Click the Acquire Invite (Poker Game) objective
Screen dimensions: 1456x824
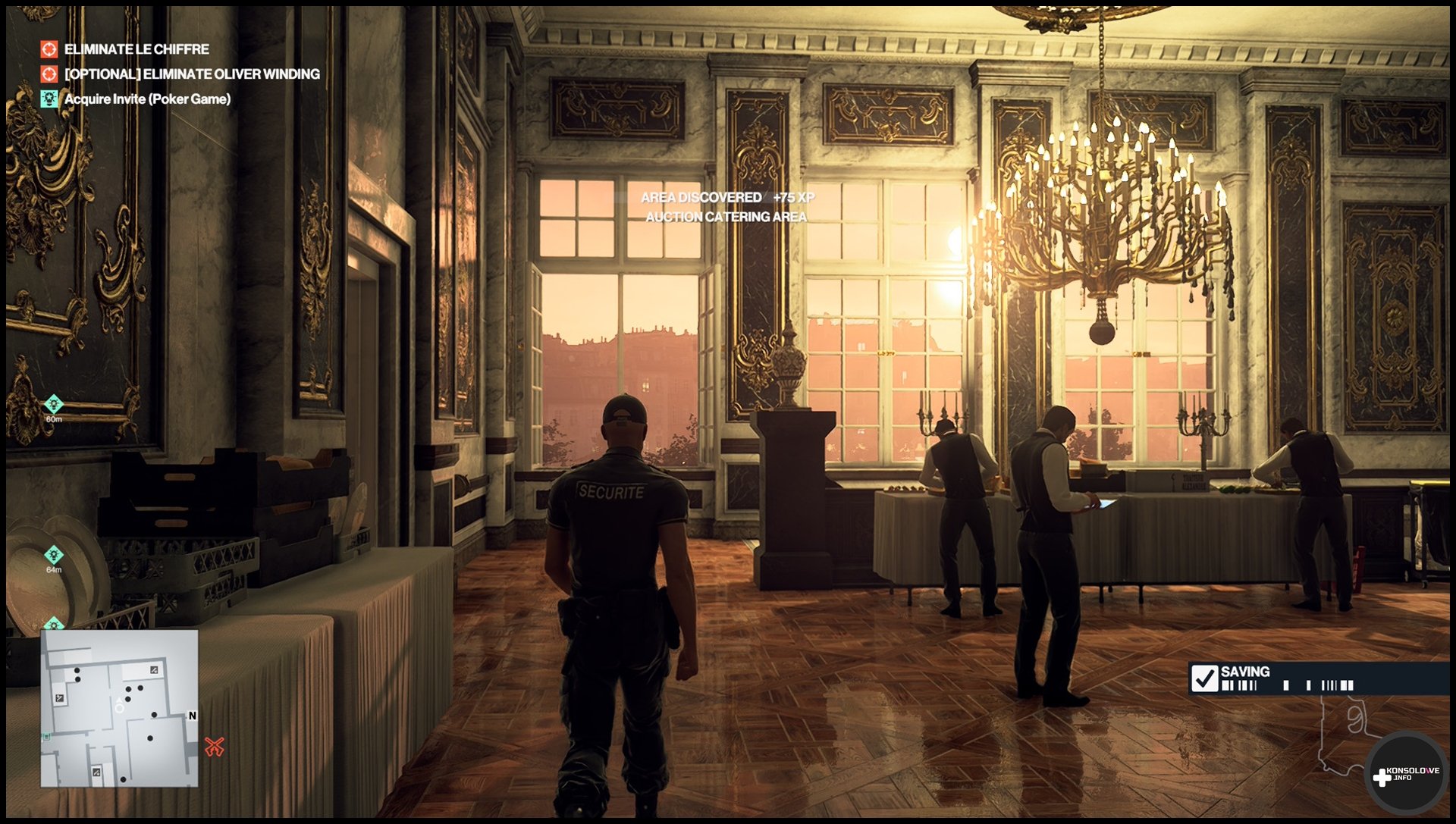[x=147, y=99]
